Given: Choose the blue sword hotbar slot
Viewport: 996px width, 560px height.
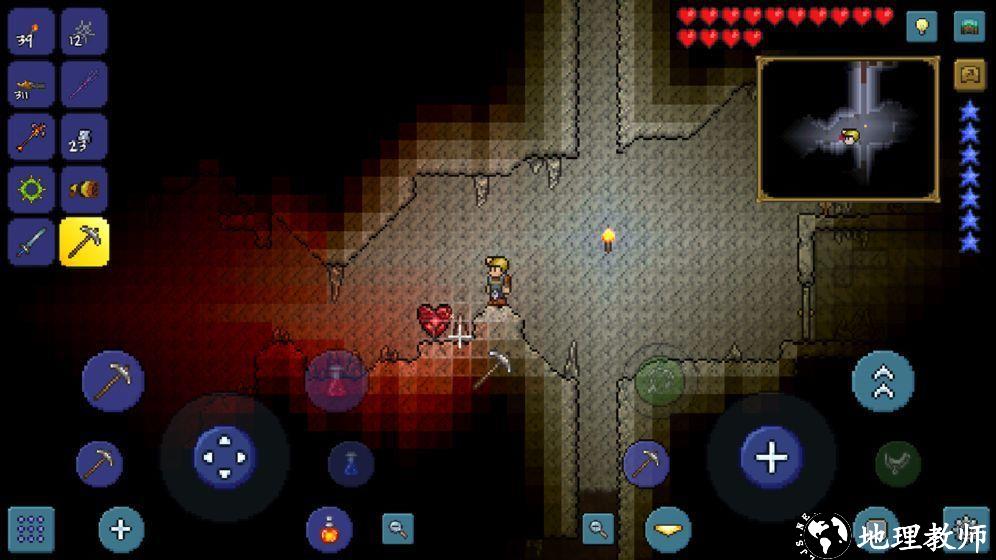Looking at the screenshot, I should coord(31,242).
